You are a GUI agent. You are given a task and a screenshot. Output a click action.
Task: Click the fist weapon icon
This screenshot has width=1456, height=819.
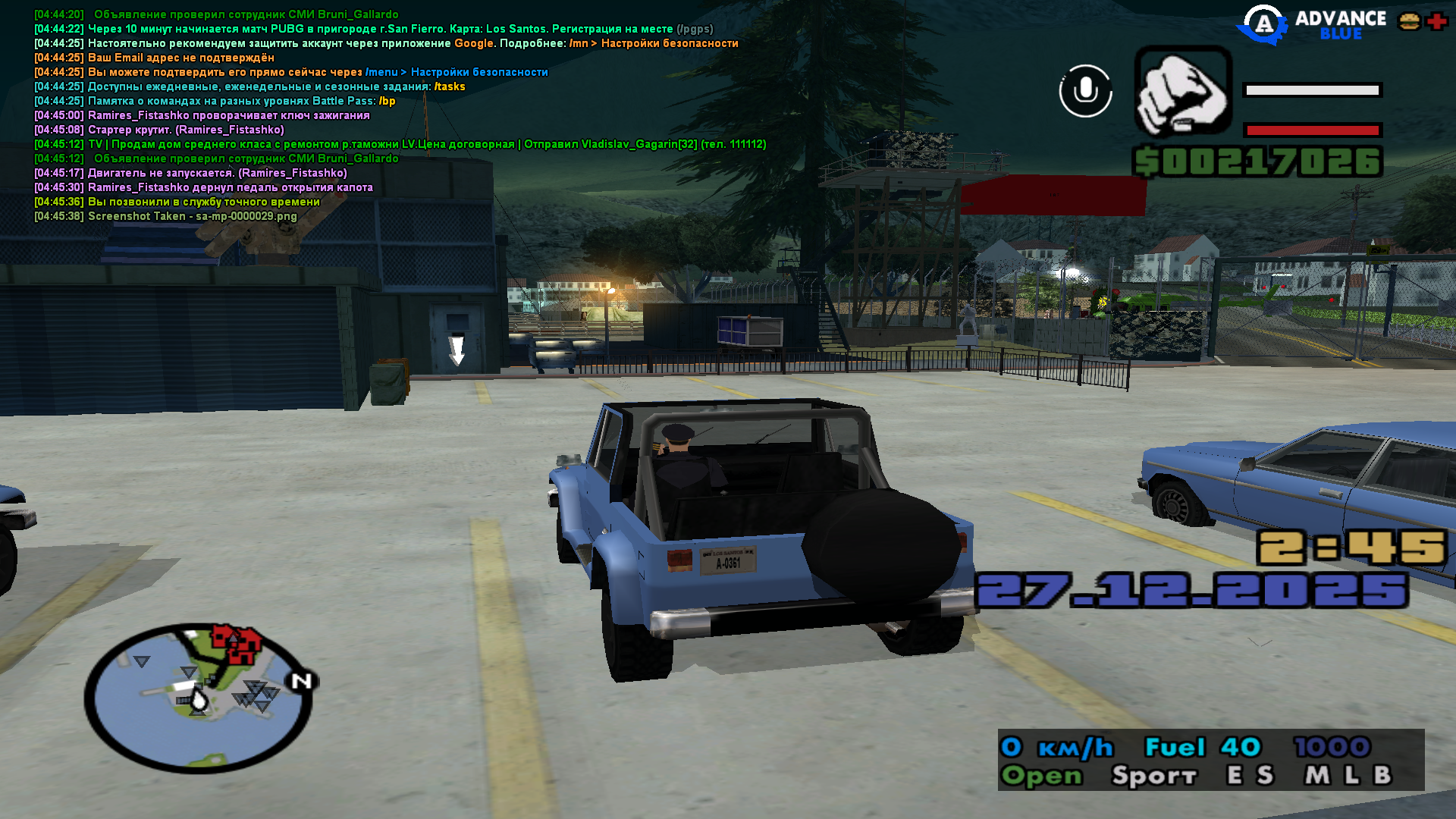(1182, 91)
